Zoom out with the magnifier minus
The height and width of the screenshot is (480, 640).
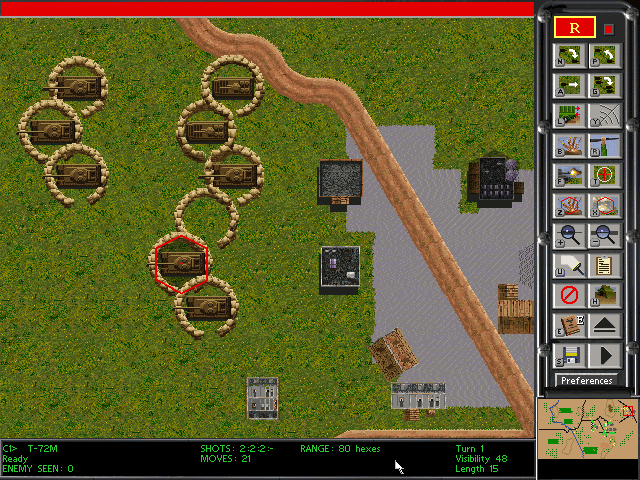pos(603,236)
